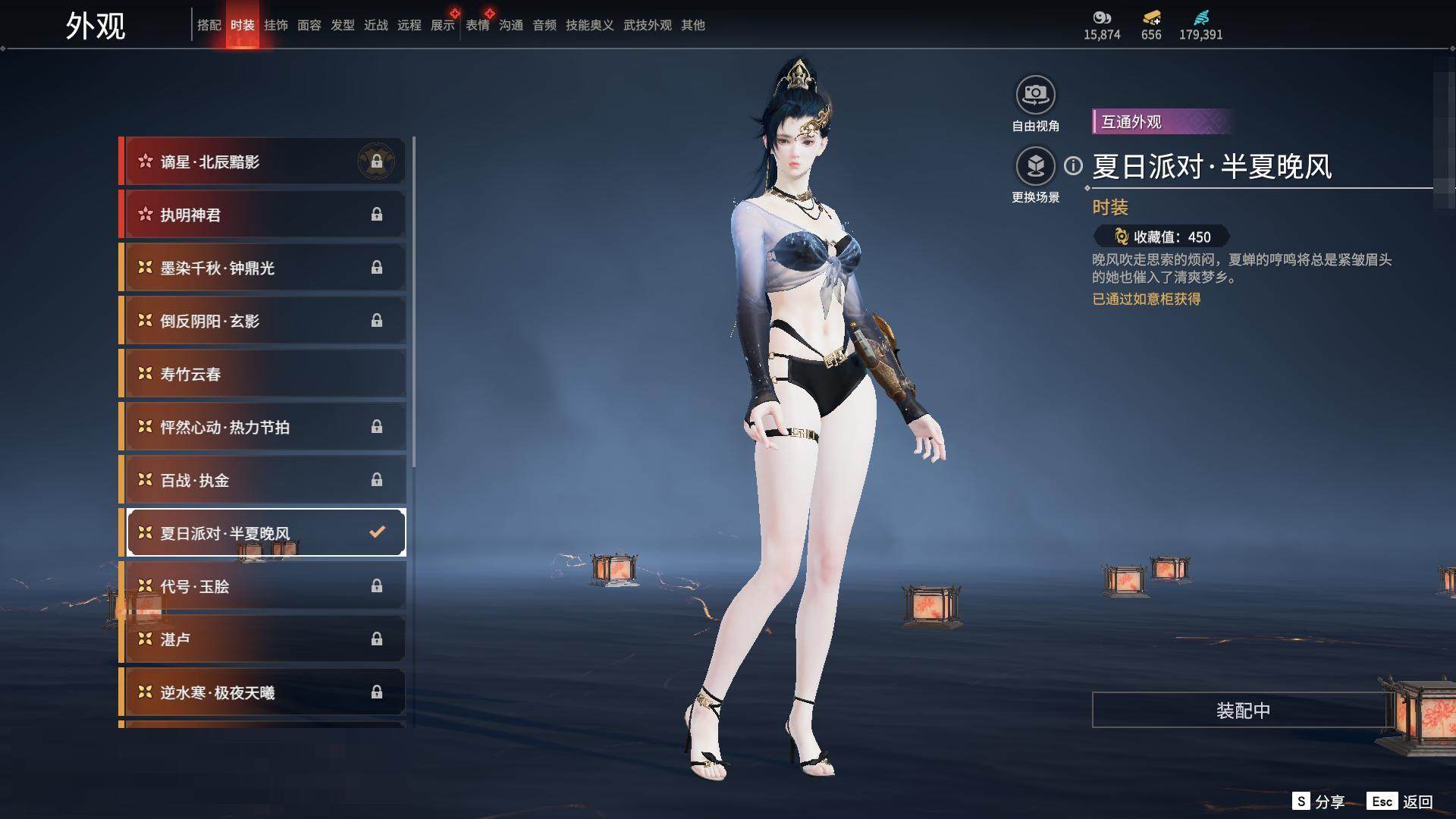Click the 装配中 equipped button
Viewport: 1456px width, 819px height.
coord(1242,710)
